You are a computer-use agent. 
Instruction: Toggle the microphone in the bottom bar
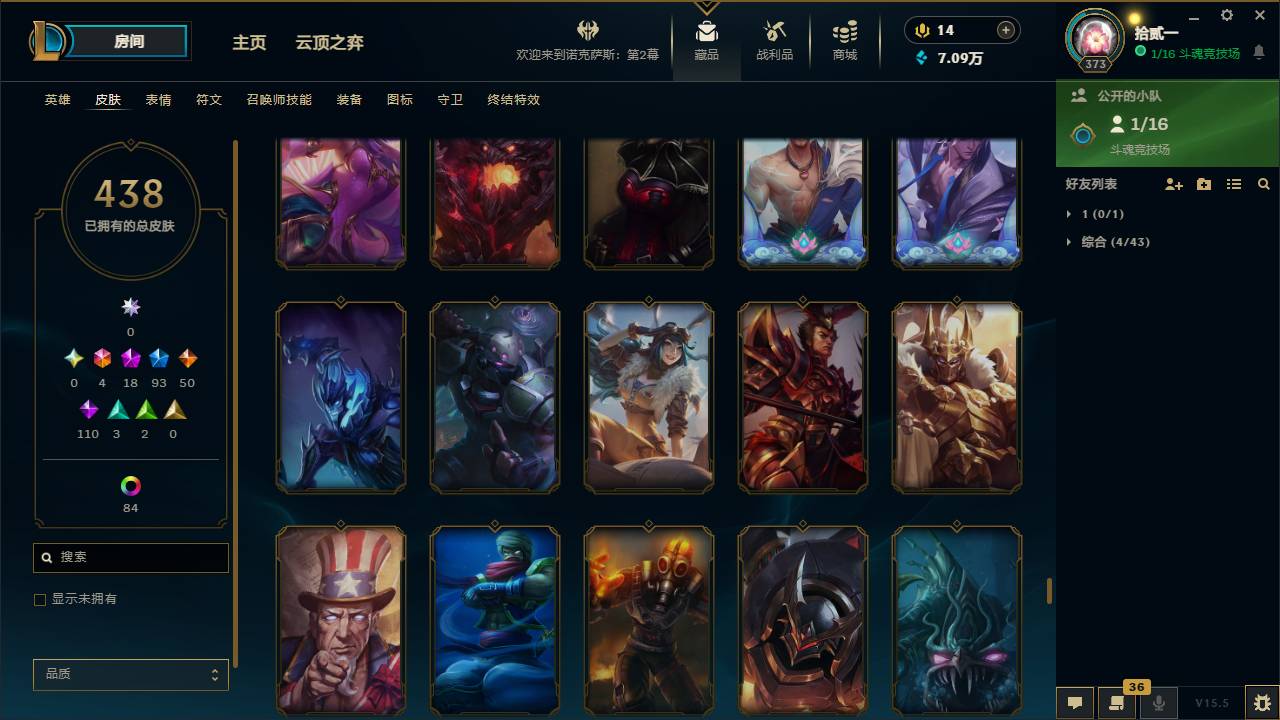(1159, 703)
